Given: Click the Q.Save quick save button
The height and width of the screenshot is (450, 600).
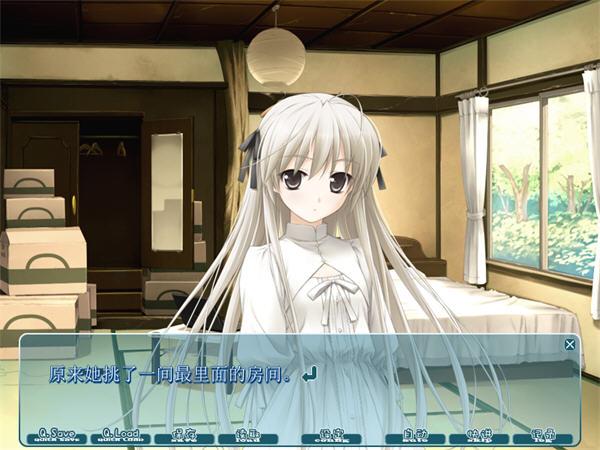Looking at the screenshot, I should click(57, 435).
